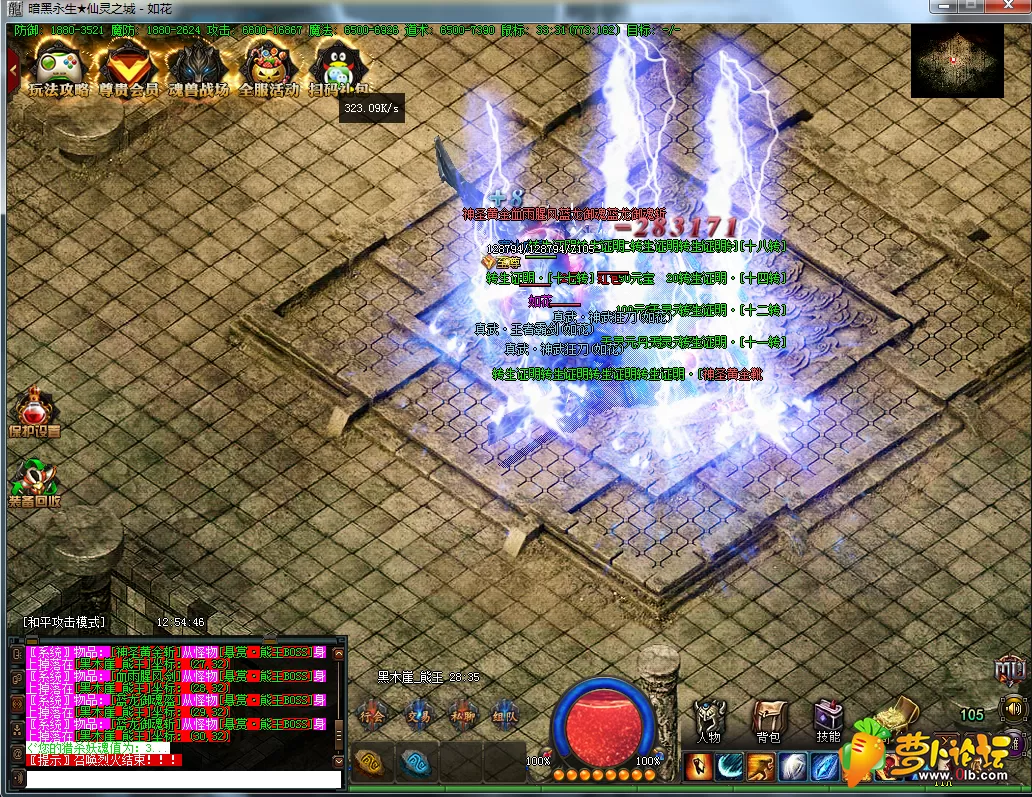Viewport: 1032px width, 797px height.
Task: Open 保护设置 protection settings
Action: click(x=34, y=412)
